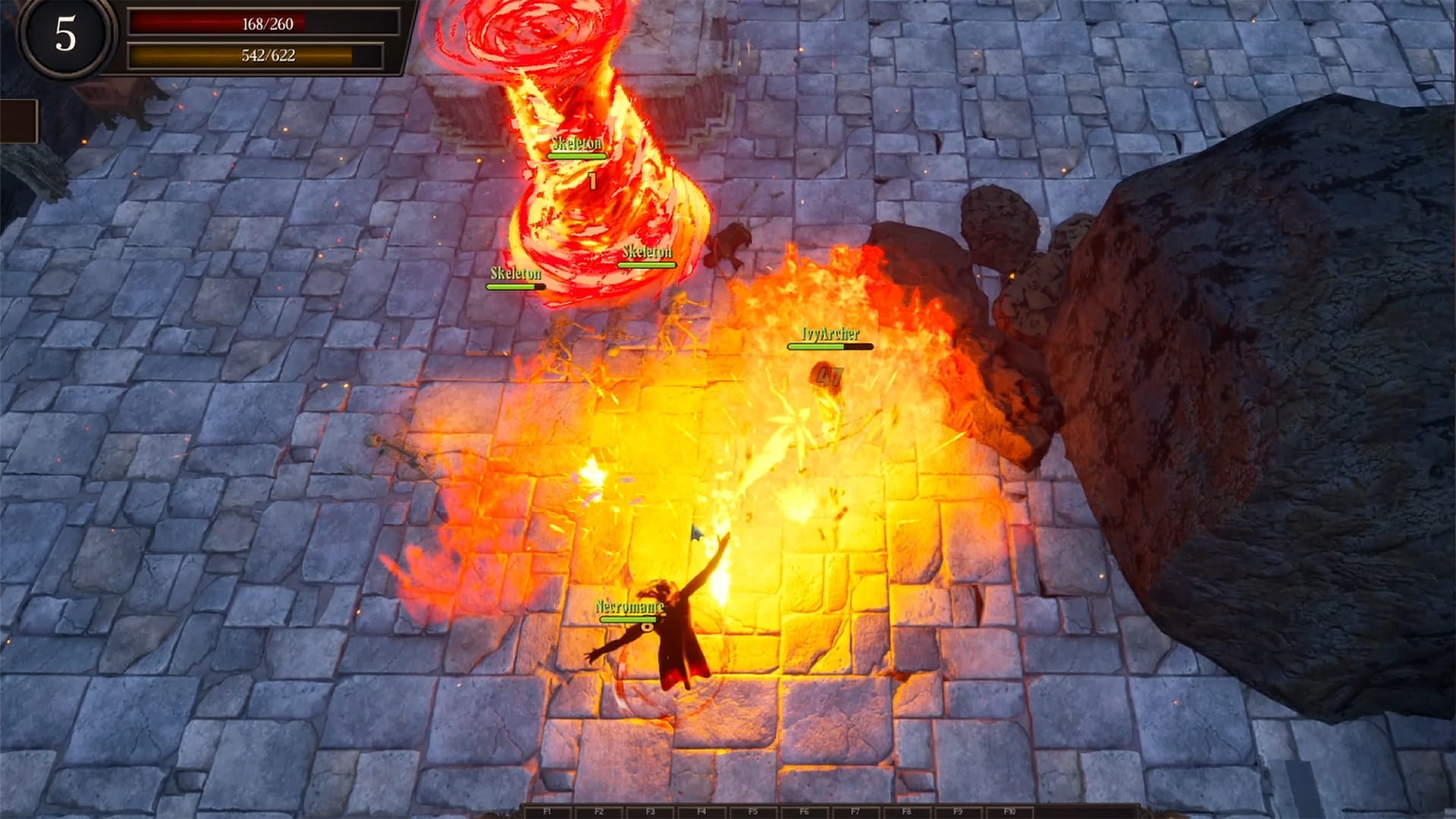Click the dark square slot below level badge
The image size is (1456, 819).
click(x=18, y=121)
